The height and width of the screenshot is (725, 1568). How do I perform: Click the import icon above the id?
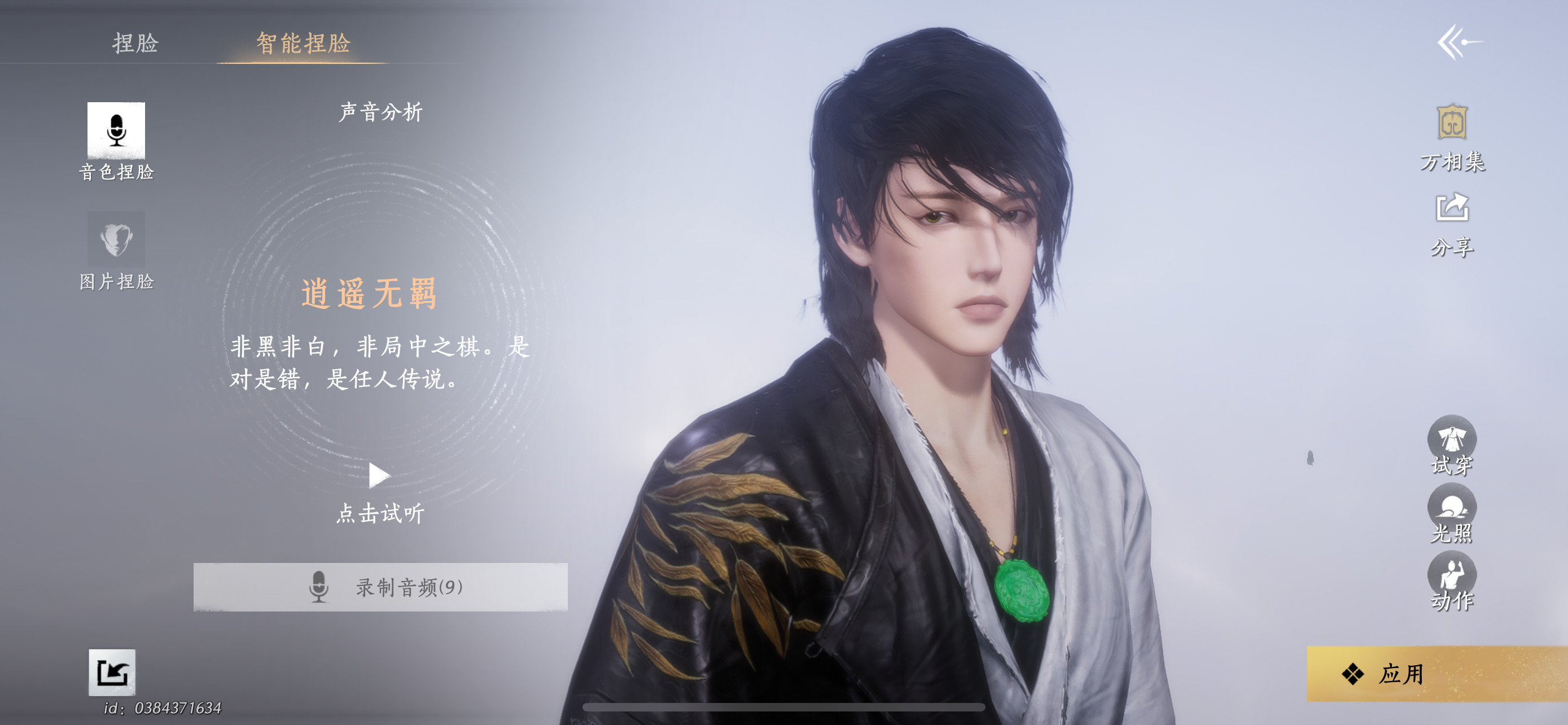[x=112, y=672]
